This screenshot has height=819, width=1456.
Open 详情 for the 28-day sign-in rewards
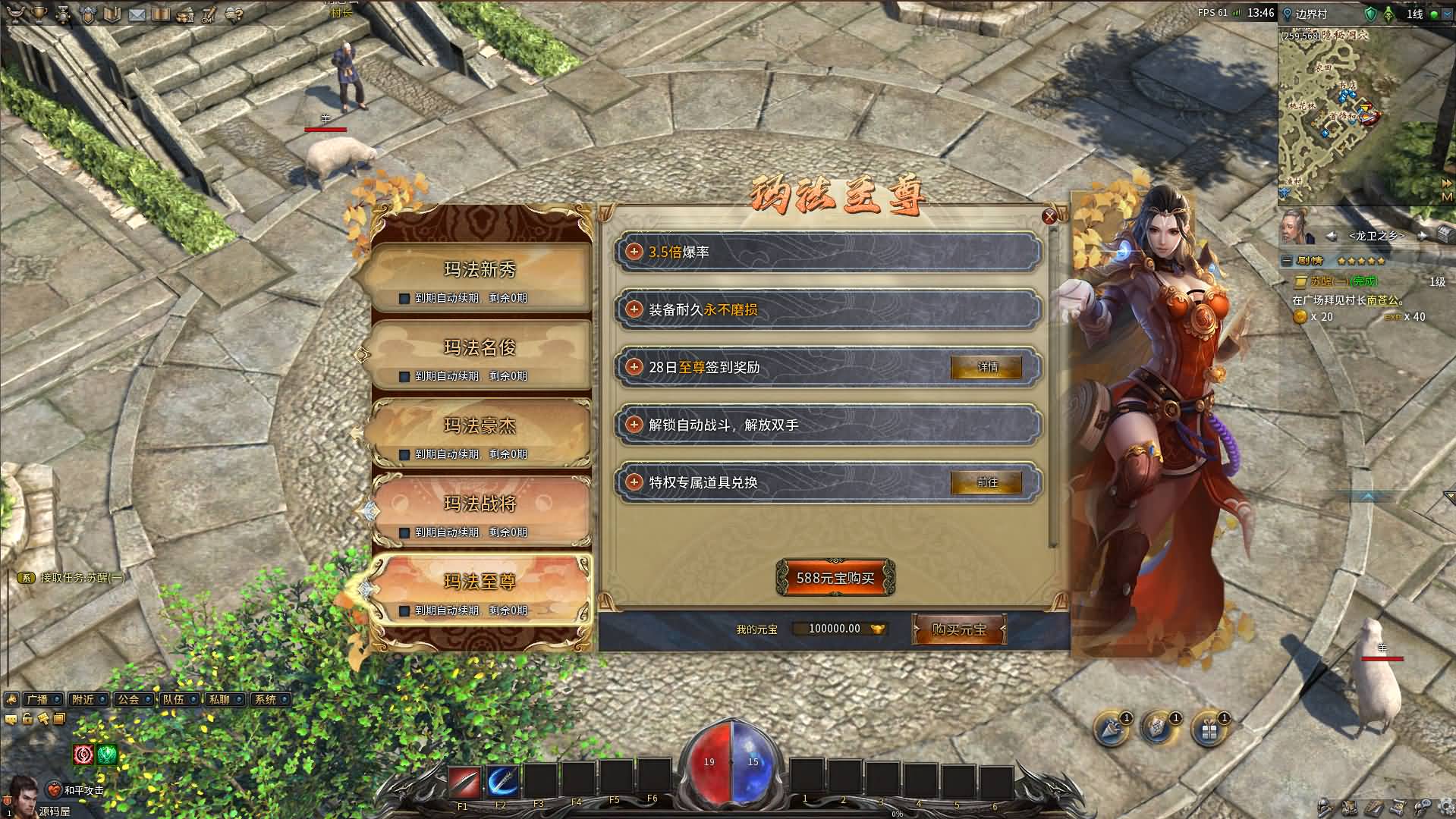pos(988,367)
